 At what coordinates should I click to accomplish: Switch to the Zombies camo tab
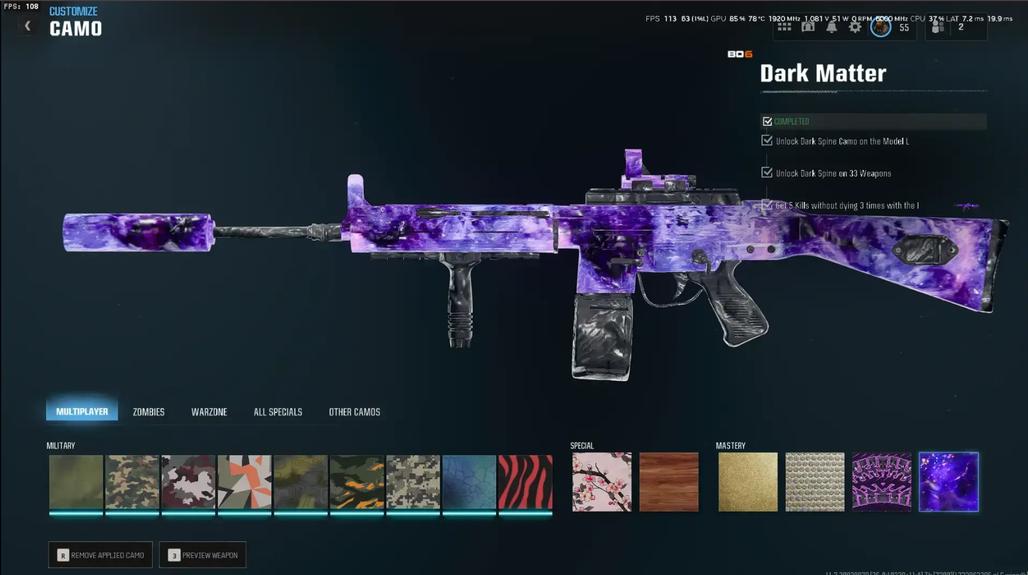(x=149, y=412)
